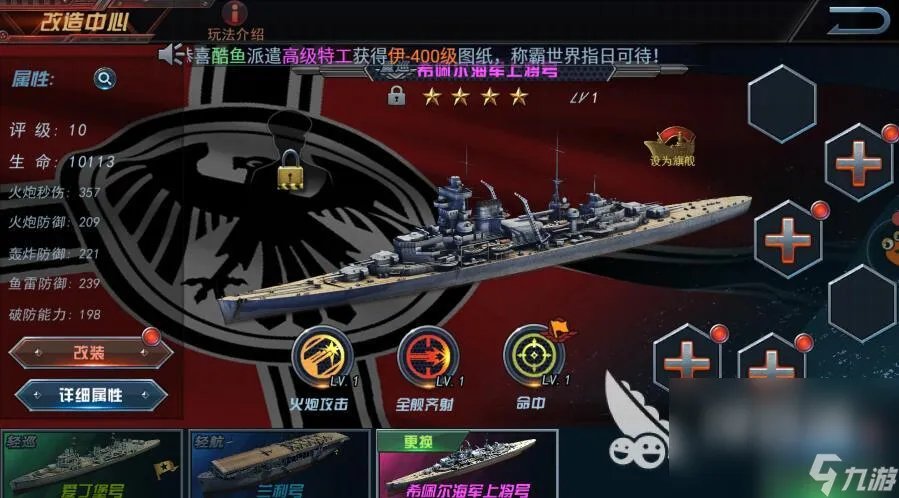
Task: Select the 命中 skill icon
Action: pos(533,354)
